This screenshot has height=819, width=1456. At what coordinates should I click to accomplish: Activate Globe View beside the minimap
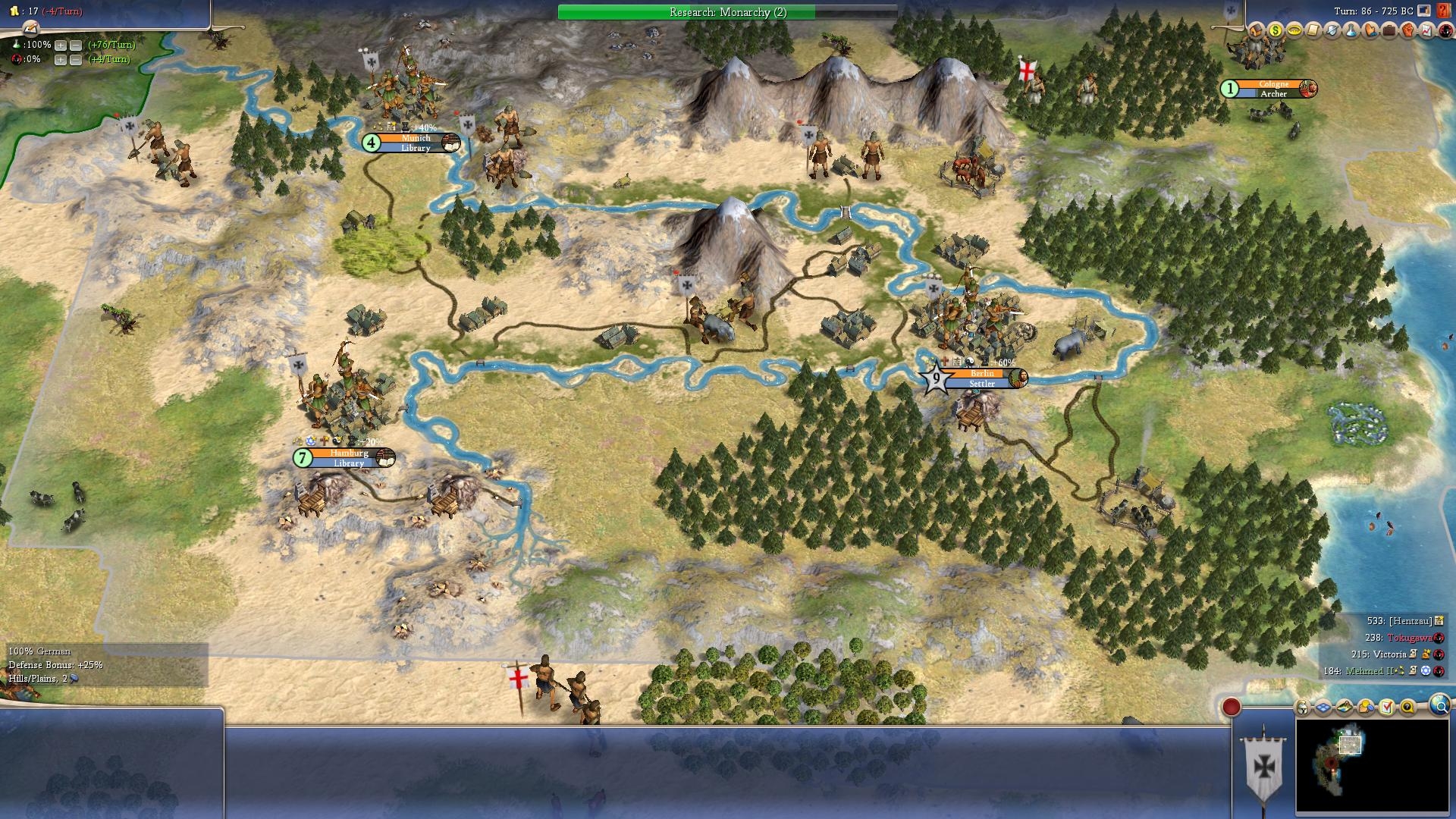1440,708
